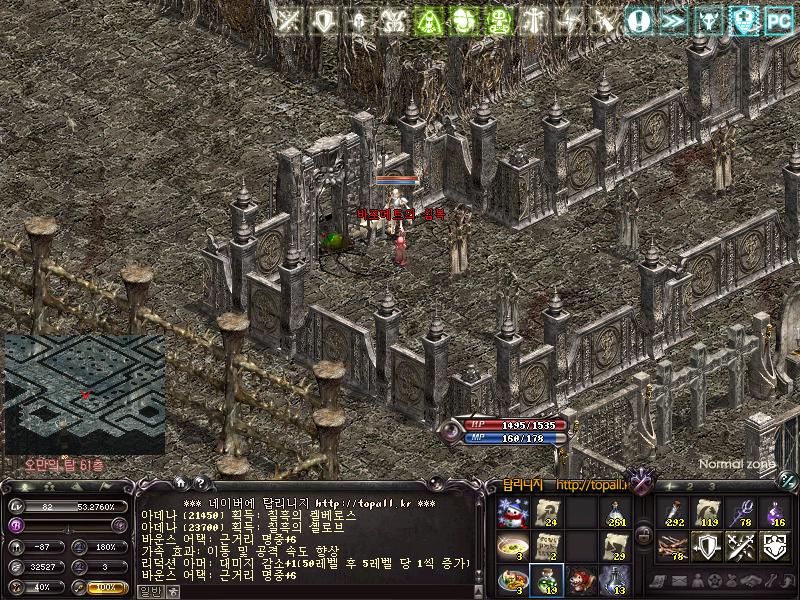Click the home icon above the chat

[181, 483]
